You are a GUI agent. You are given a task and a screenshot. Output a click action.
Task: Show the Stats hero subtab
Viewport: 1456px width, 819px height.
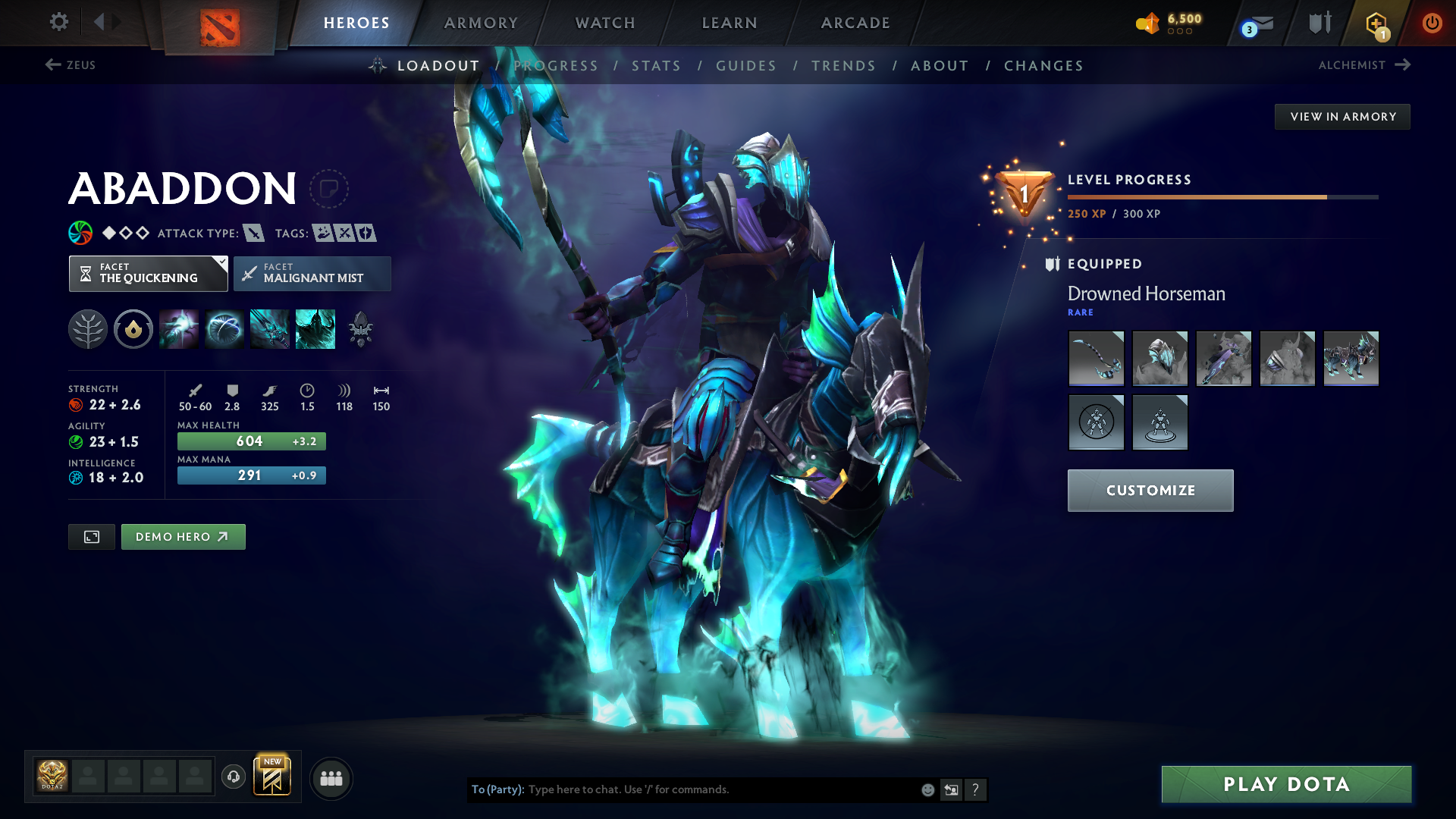[x=656, y=66]
